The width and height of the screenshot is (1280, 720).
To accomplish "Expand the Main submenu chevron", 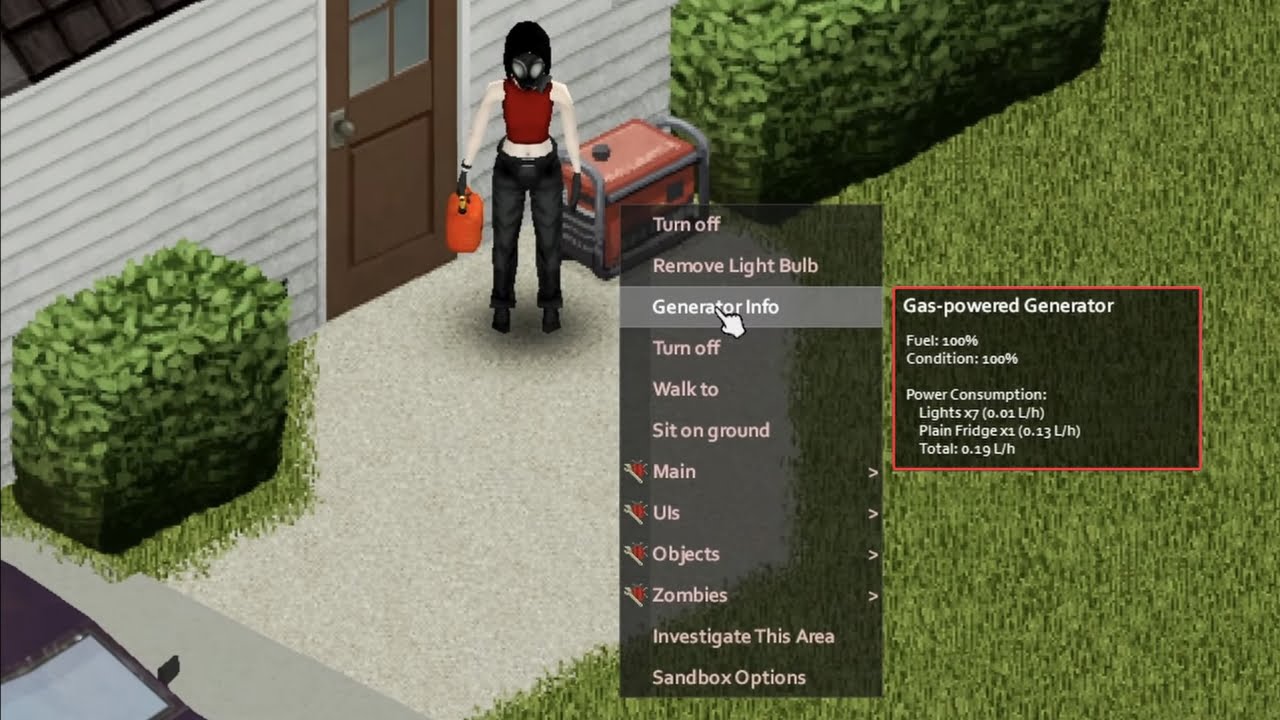I will (x=873, y=471).
